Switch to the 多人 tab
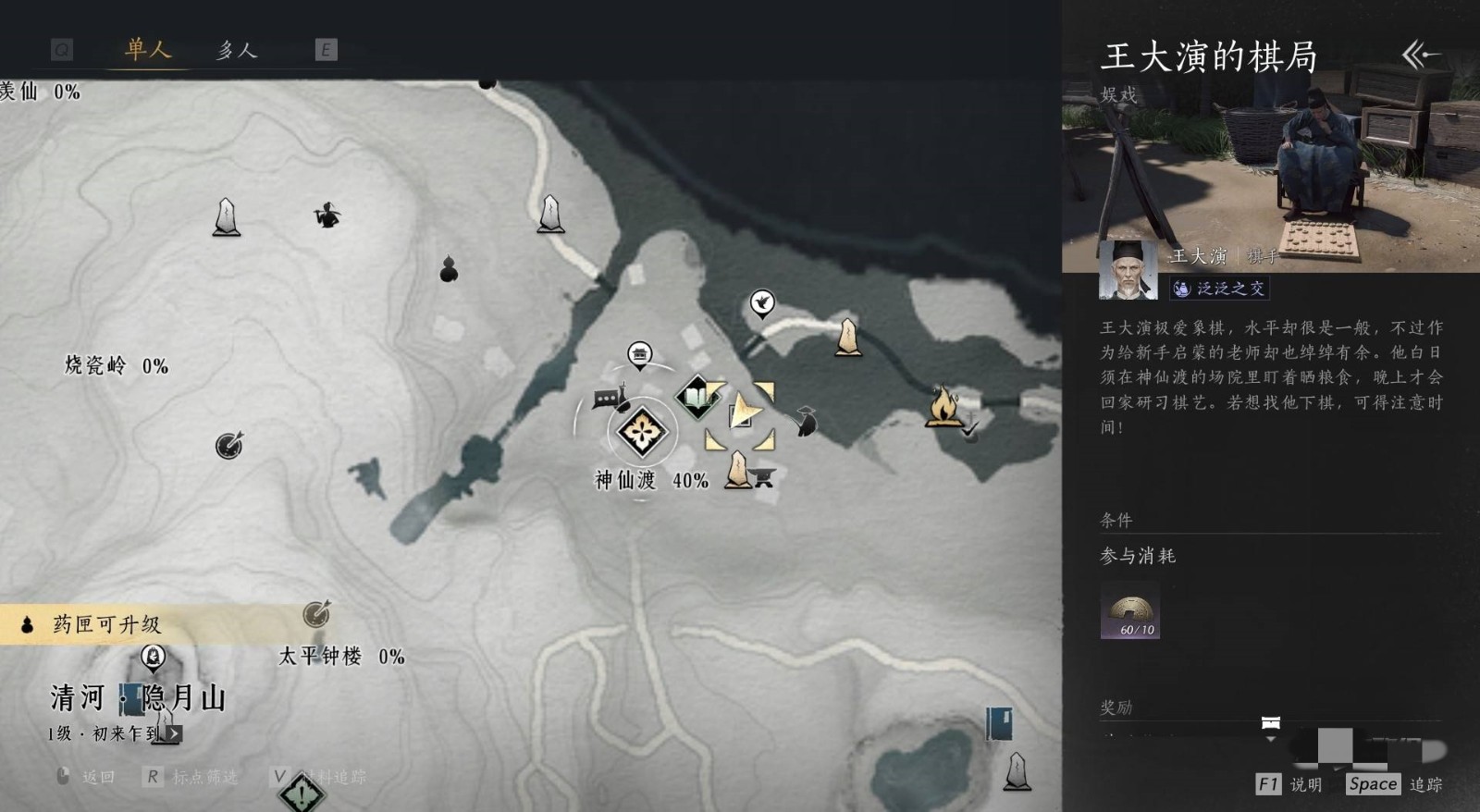The image size is (1480, 812). (237, 51)
